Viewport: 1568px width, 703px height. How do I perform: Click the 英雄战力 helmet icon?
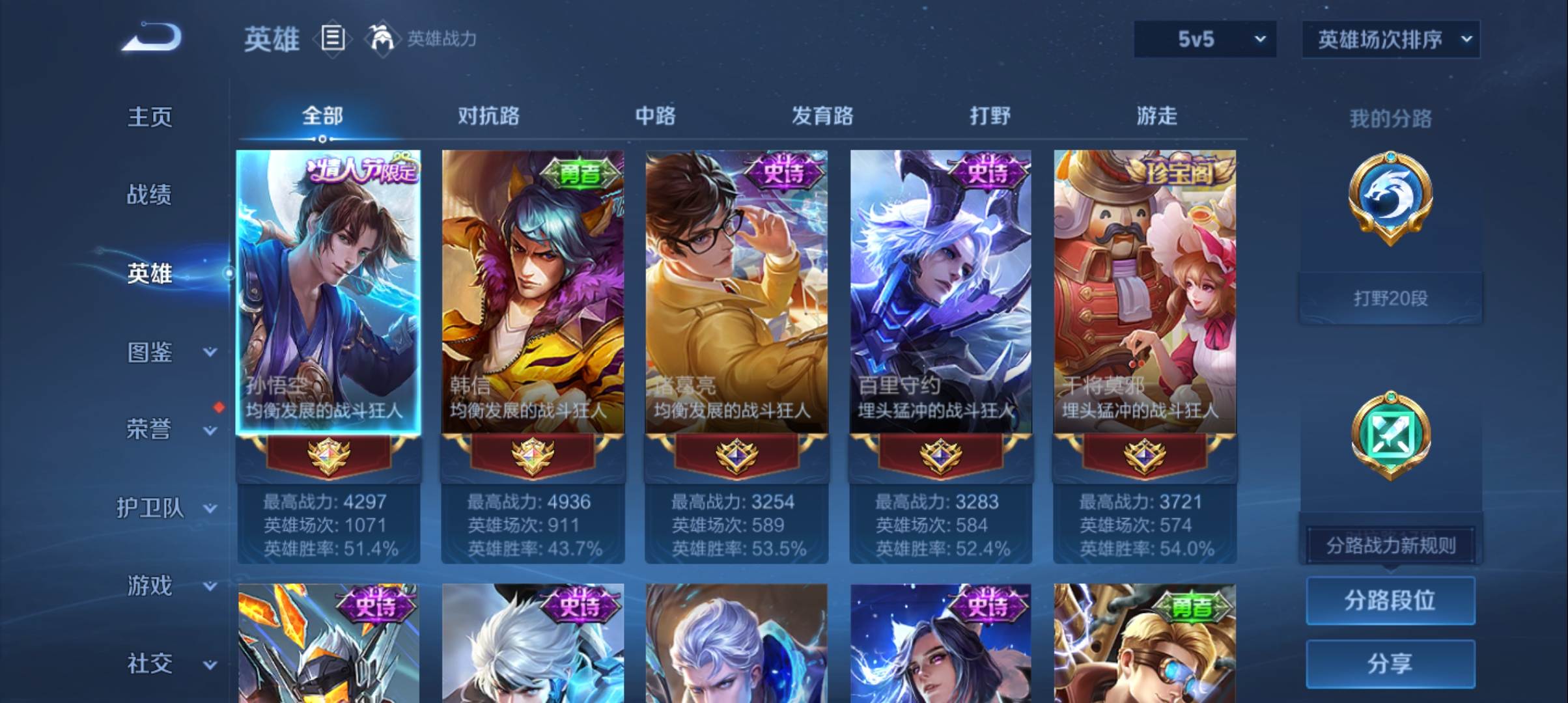coord(383,38)
